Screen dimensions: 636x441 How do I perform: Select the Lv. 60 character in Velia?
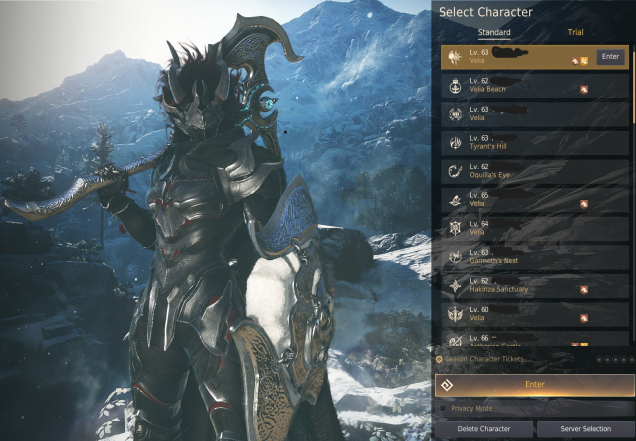[x=535, y=315]
